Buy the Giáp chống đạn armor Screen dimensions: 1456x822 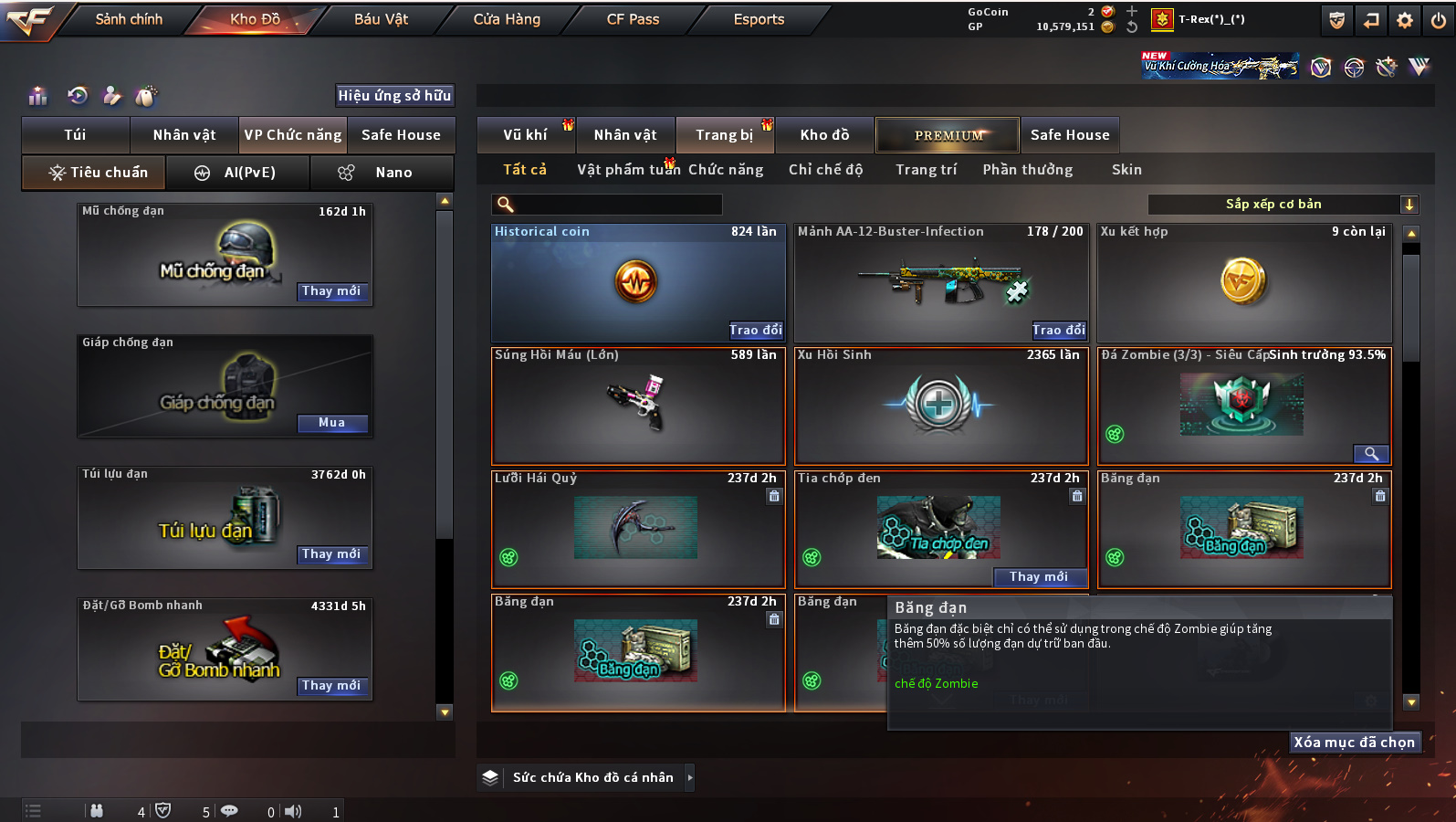(x=331, y=423)
